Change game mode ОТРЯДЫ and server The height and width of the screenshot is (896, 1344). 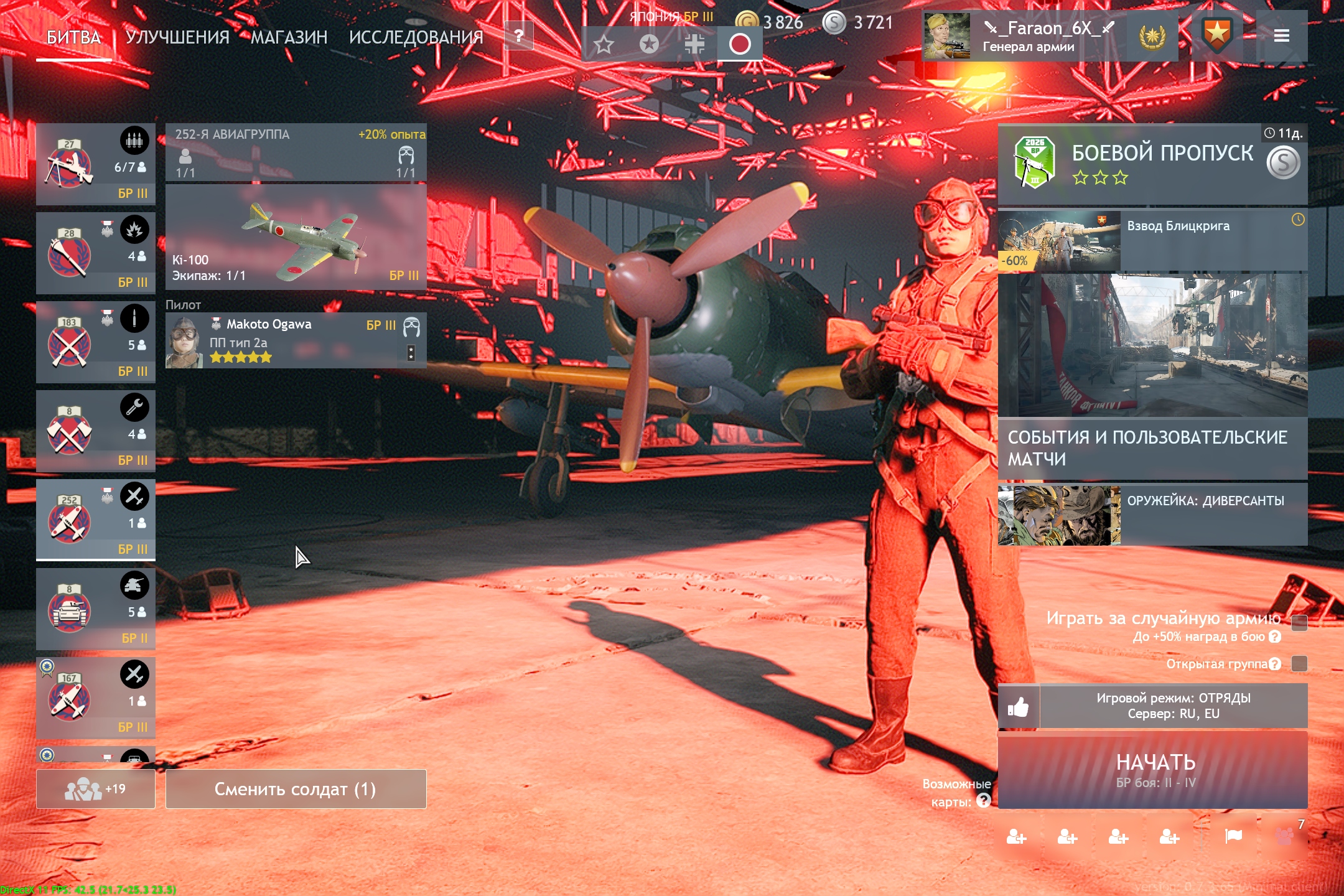click(x=1173, y=706)
